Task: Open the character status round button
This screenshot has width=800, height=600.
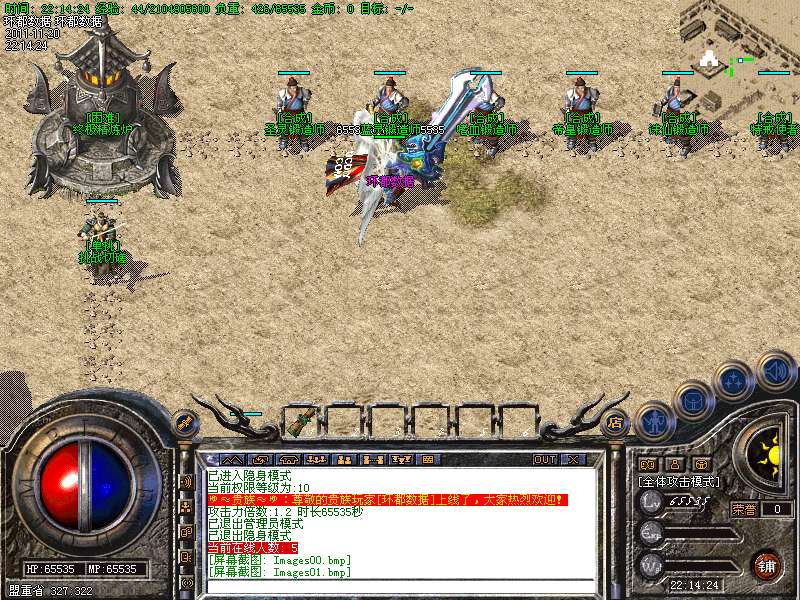Action: 654,423
